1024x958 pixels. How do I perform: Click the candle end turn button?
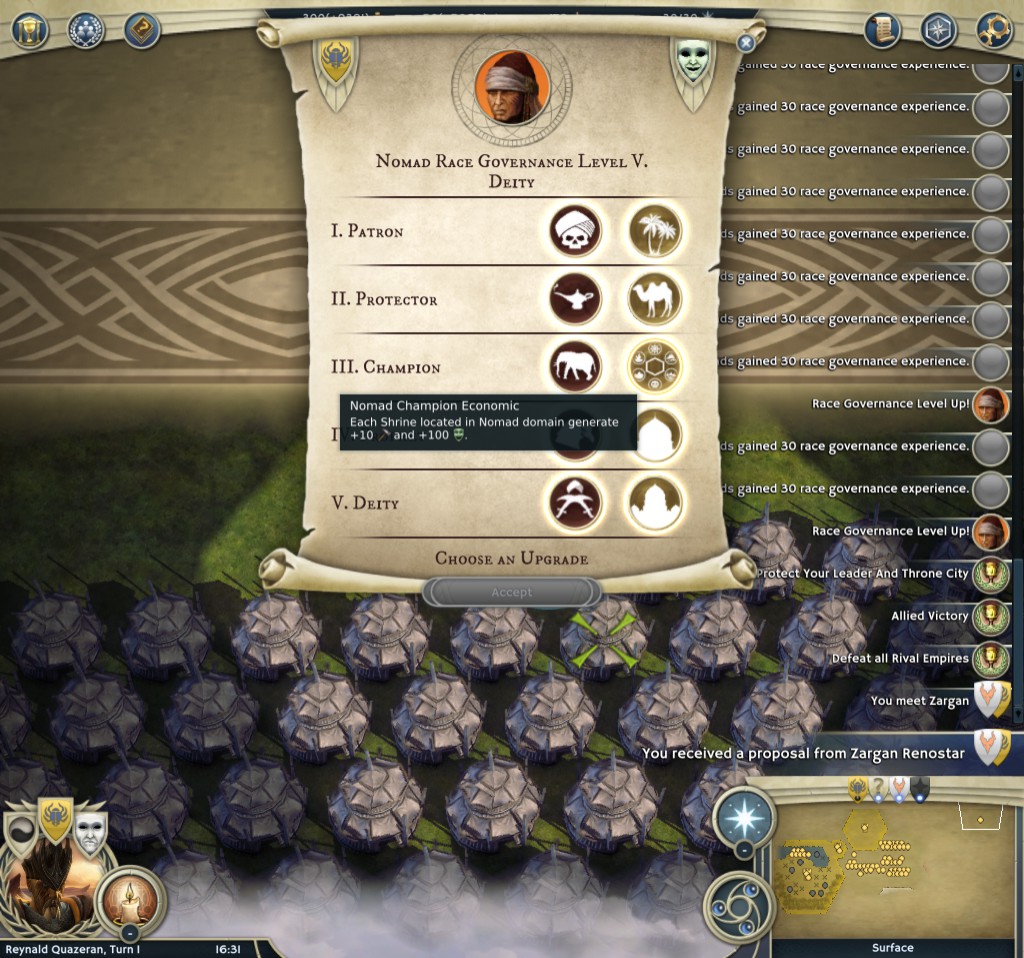[x=130, y=897]
